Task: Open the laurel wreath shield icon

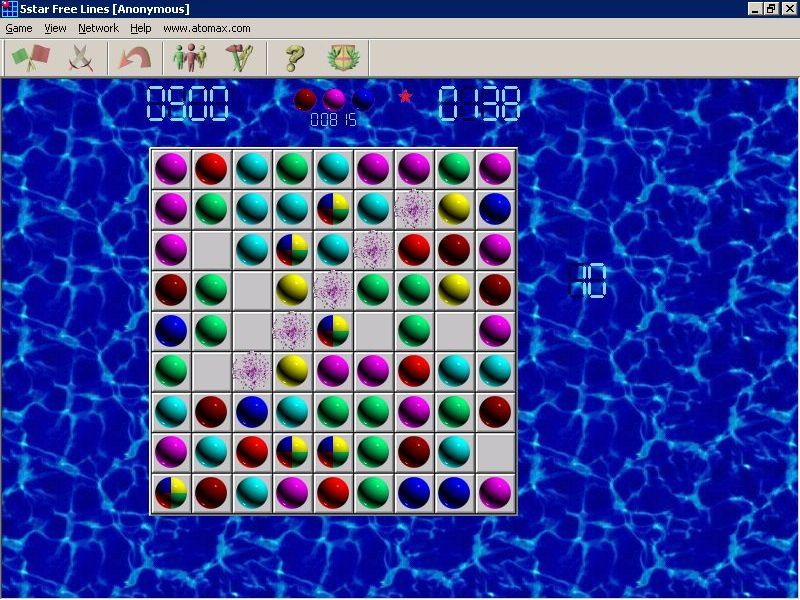Action: [x=342, y=58]
